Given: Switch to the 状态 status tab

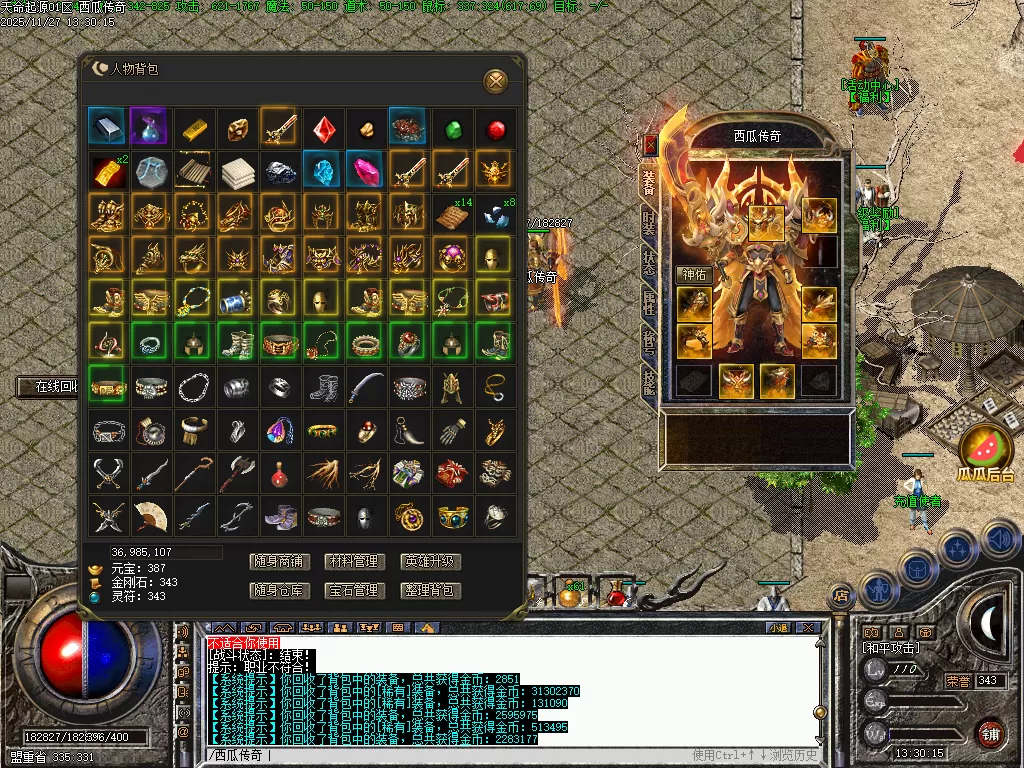Looking at the screenshot, I should pos(649,263).
